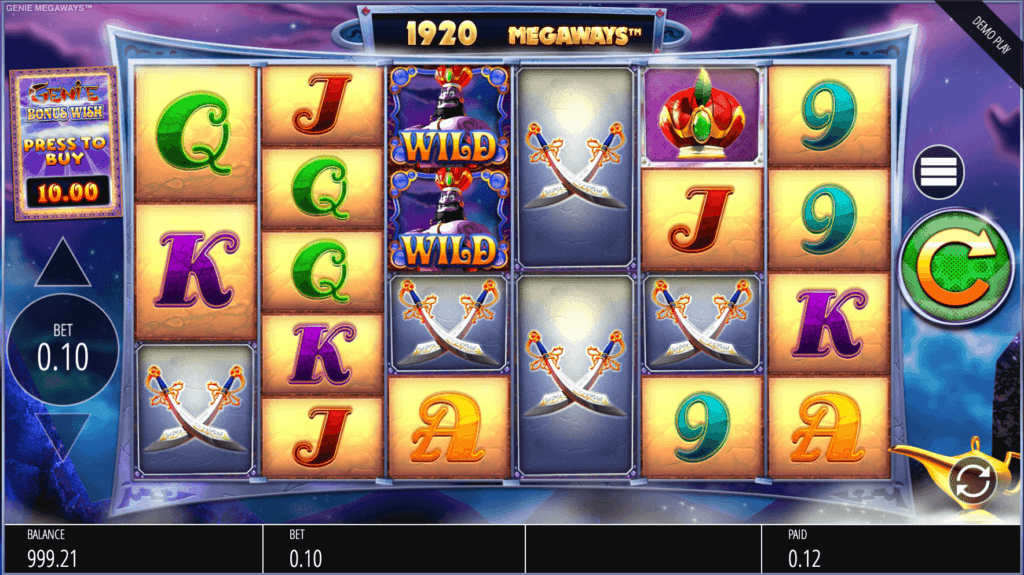Decrease the bet with the down arrow
Image resolution: width=1024 pixels, height=575 pixels.
[63, 439]
